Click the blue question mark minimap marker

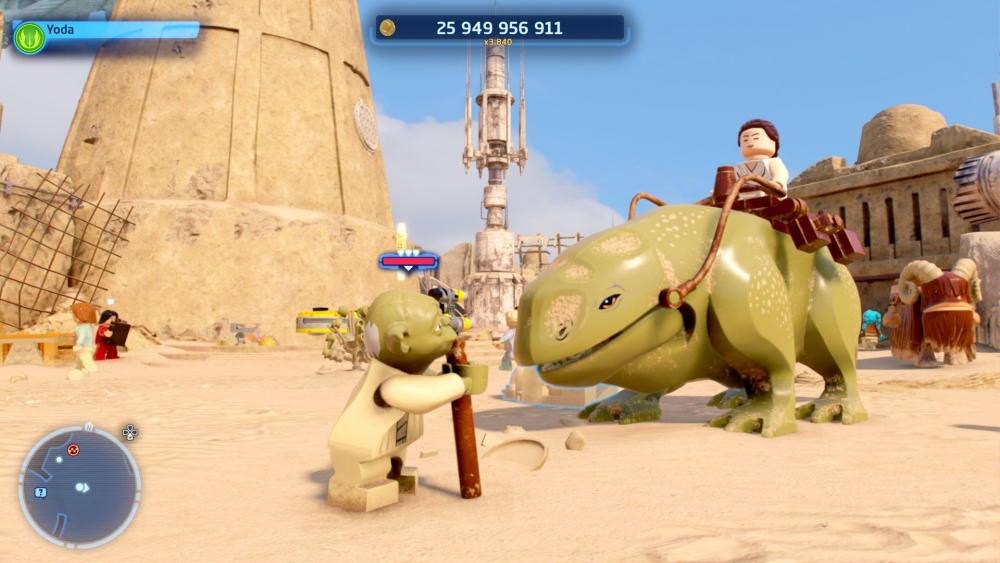[x=40, y=492]
